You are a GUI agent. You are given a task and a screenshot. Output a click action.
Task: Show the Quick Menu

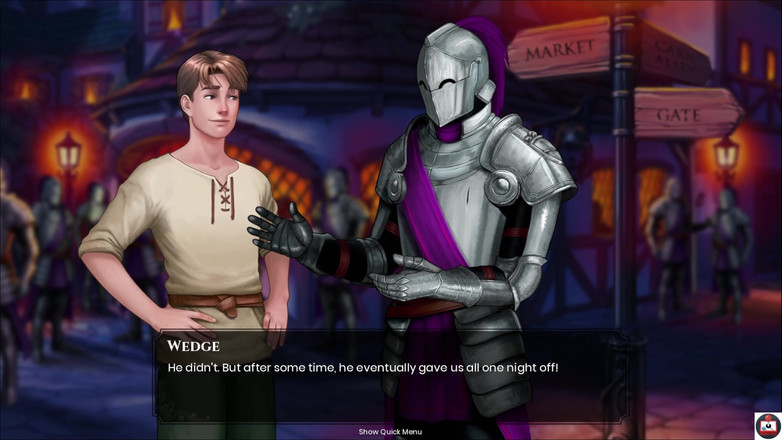pyautogui.click(x=390, y=432)
